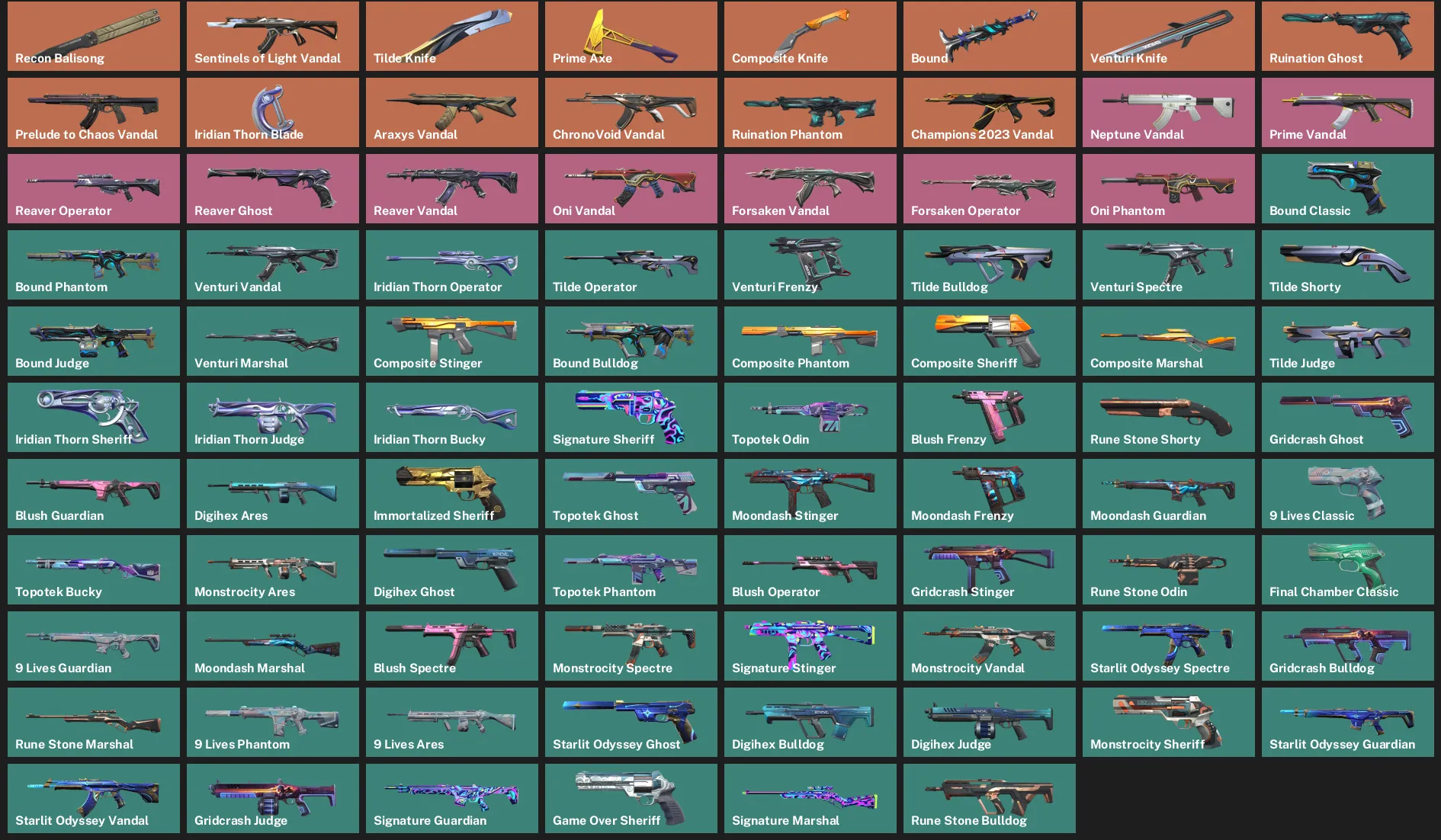Click the Neptune Vandal thumbnail
This screenshot has height=840, width=1441.
[x=1167, y=112]
